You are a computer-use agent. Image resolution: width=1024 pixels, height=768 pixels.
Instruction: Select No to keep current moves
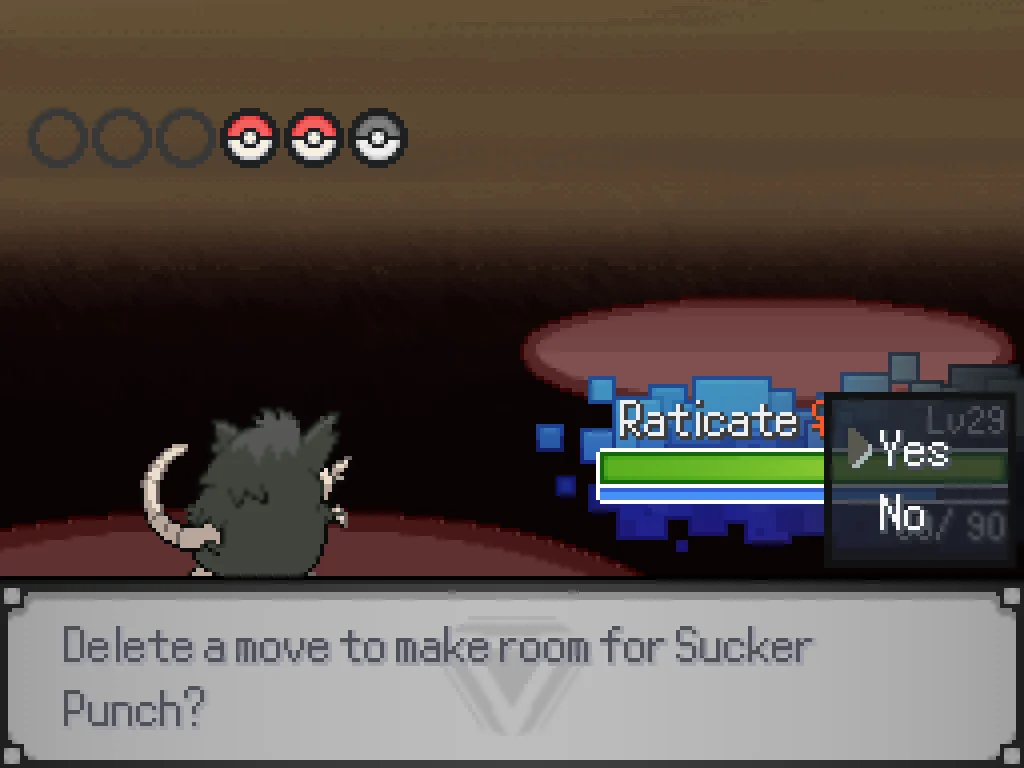tap(901, 515)
